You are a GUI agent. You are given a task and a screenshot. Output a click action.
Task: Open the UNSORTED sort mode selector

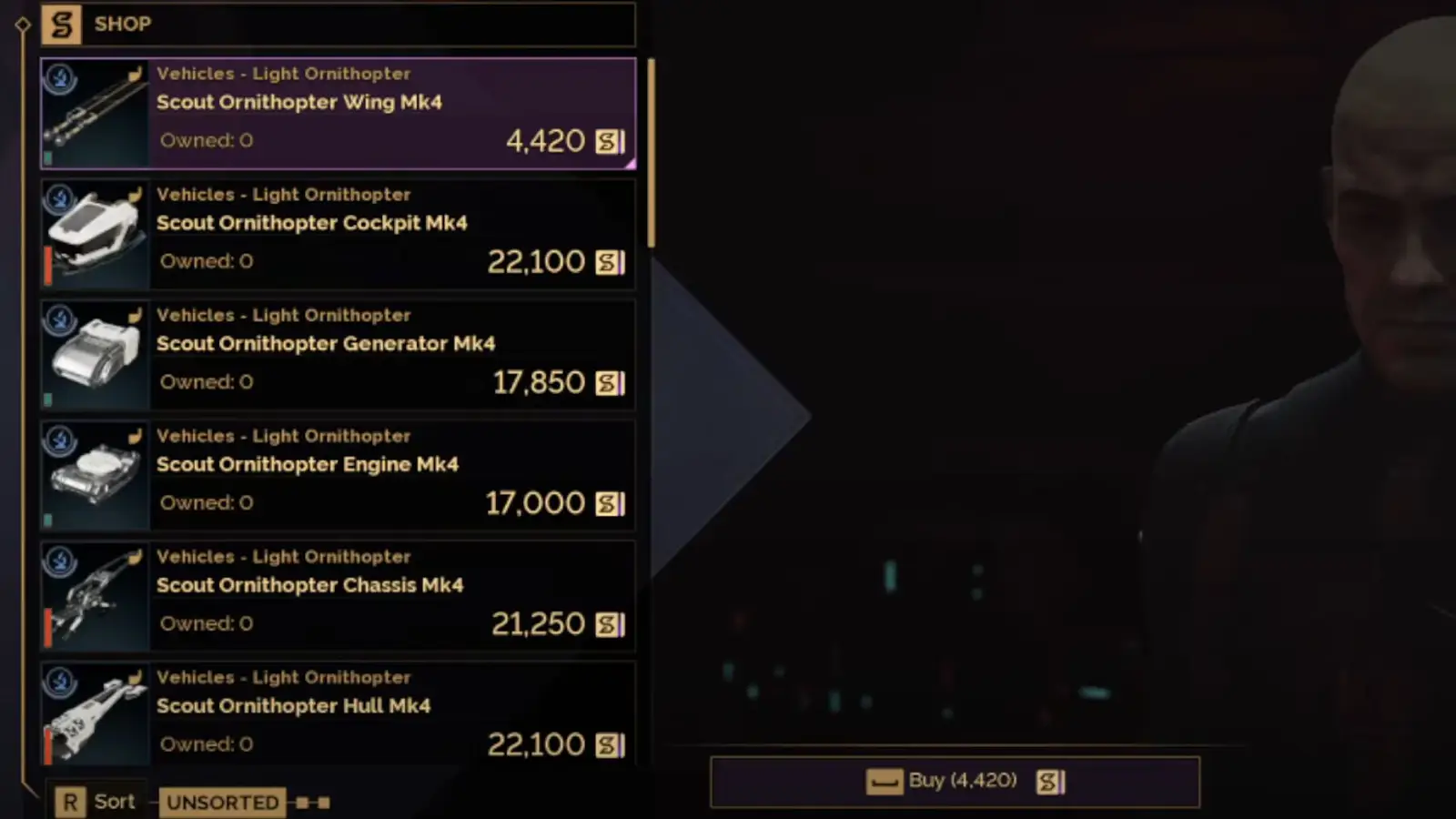[x=222, y=802]
